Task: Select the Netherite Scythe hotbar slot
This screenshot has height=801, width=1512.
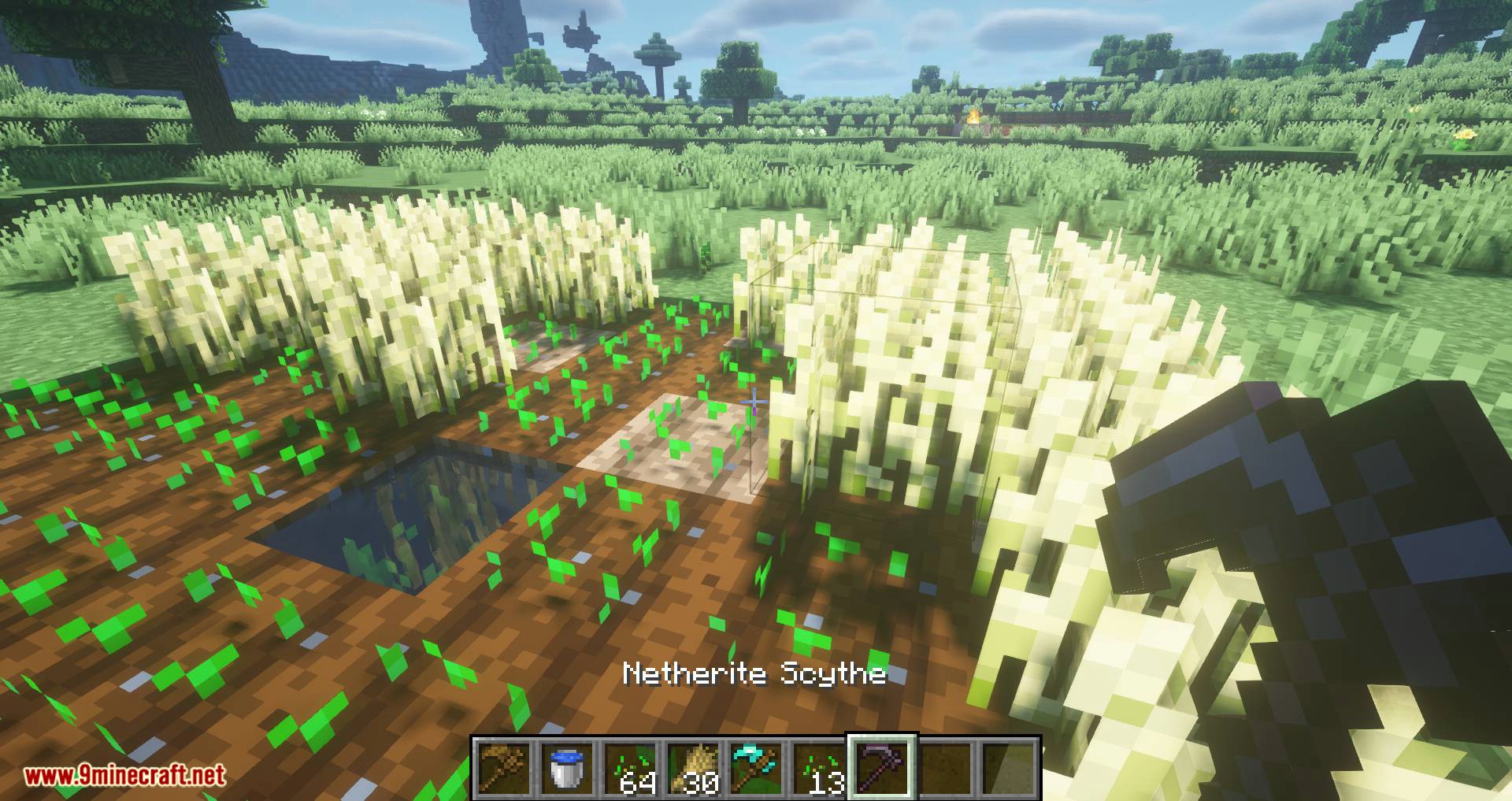Action: [x=881, y=768]
